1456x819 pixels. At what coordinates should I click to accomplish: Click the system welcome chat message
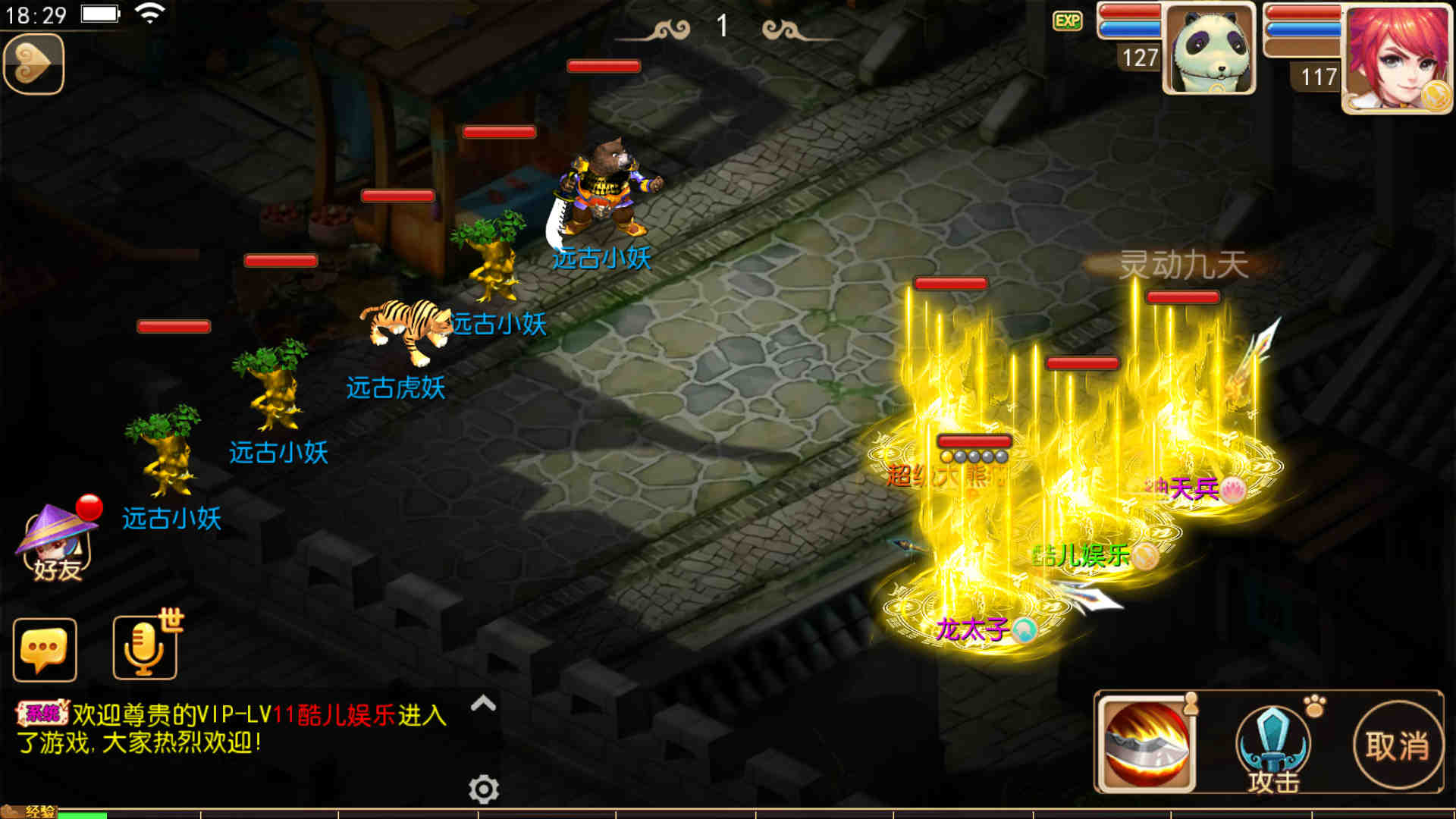[x=231, y=728]
